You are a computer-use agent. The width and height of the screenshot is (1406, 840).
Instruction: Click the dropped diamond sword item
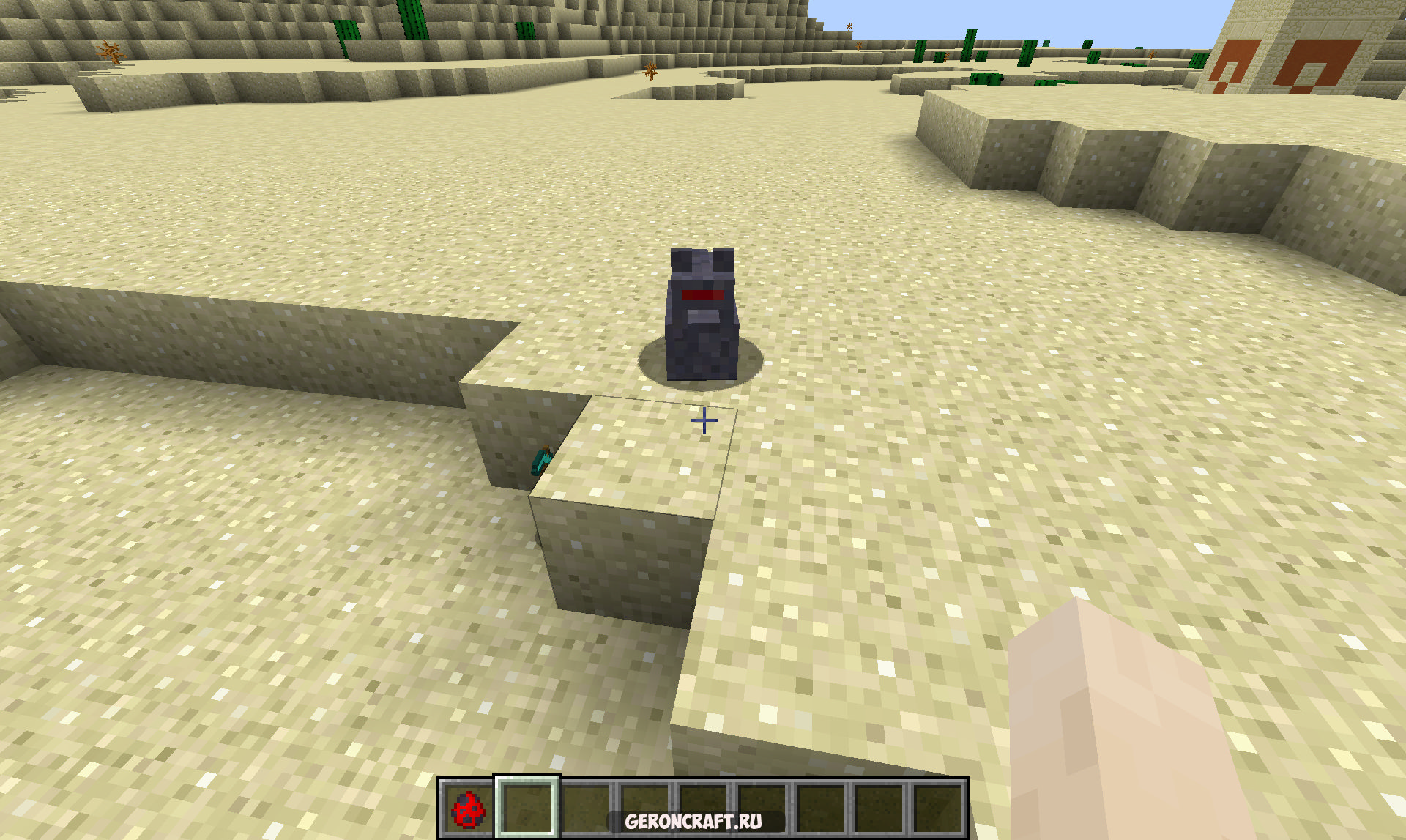click(x=540, y=461)
